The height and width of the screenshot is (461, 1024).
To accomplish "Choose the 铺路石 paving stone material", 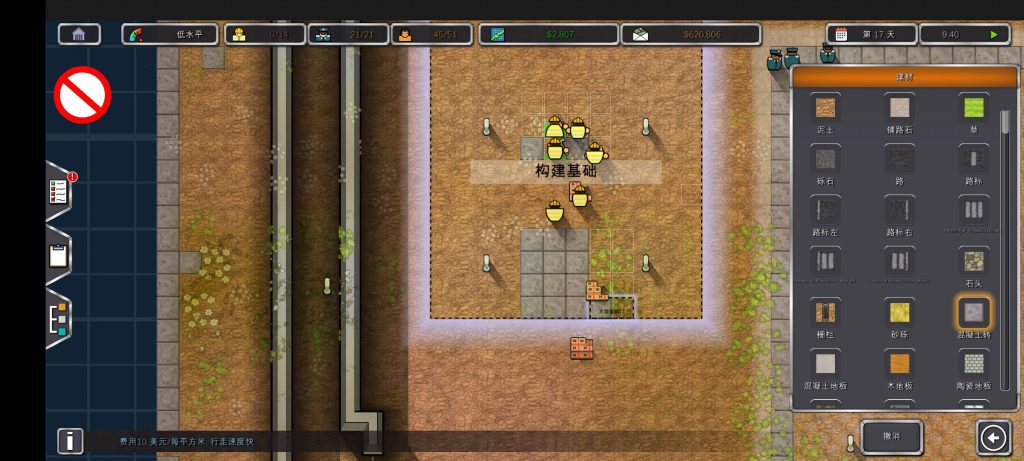I will click(x=899, y=108).
